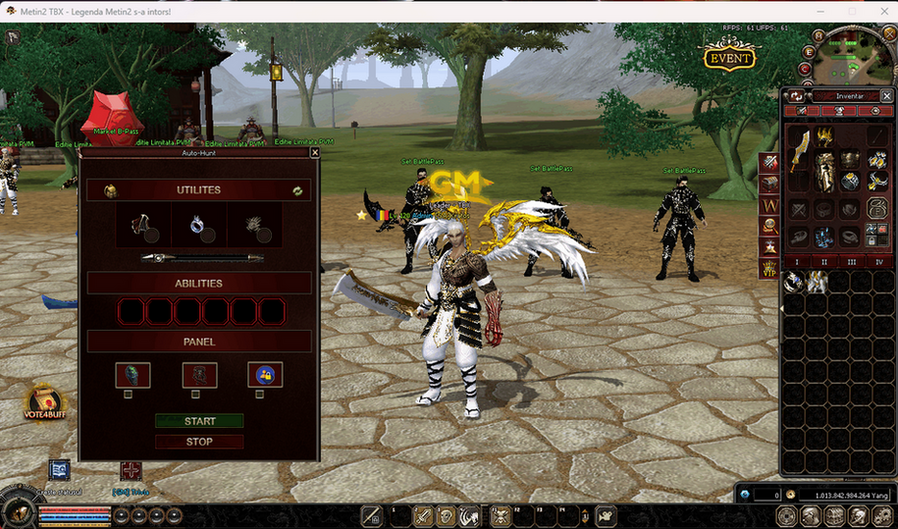Adjust the Auto-Hunt utilities slider
This screenshot has width=898, height=529.
(x=201, y=258)
